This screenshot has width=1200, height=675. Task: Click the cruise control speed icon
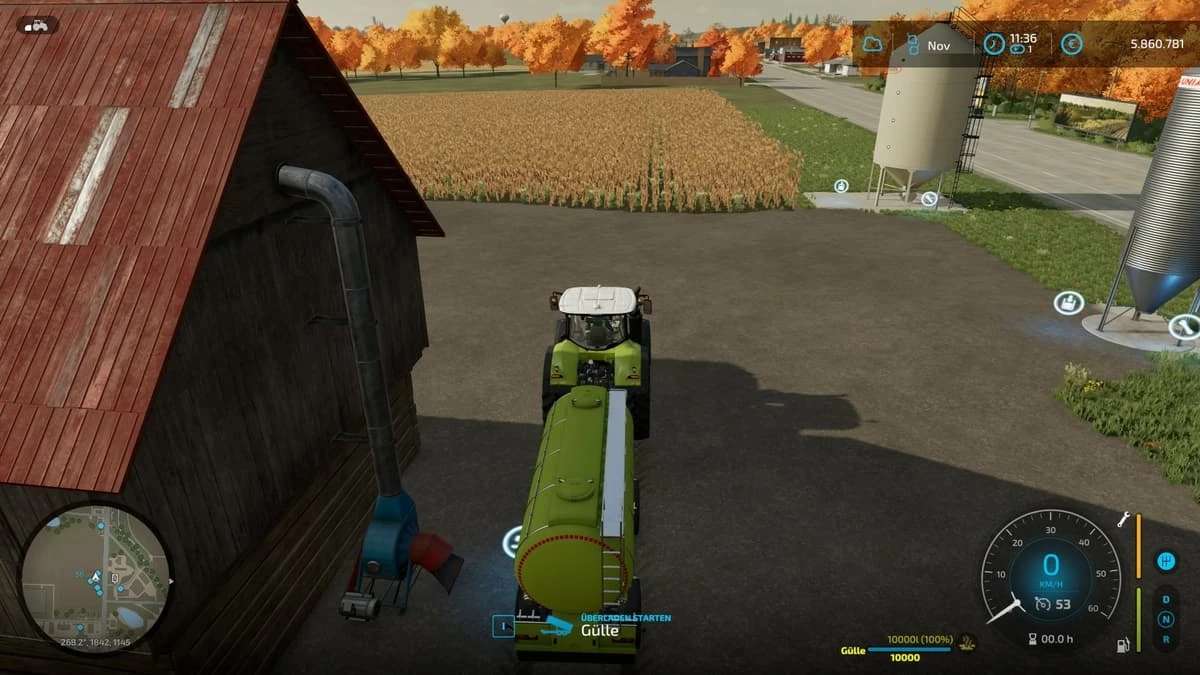tap(1042, 604)
